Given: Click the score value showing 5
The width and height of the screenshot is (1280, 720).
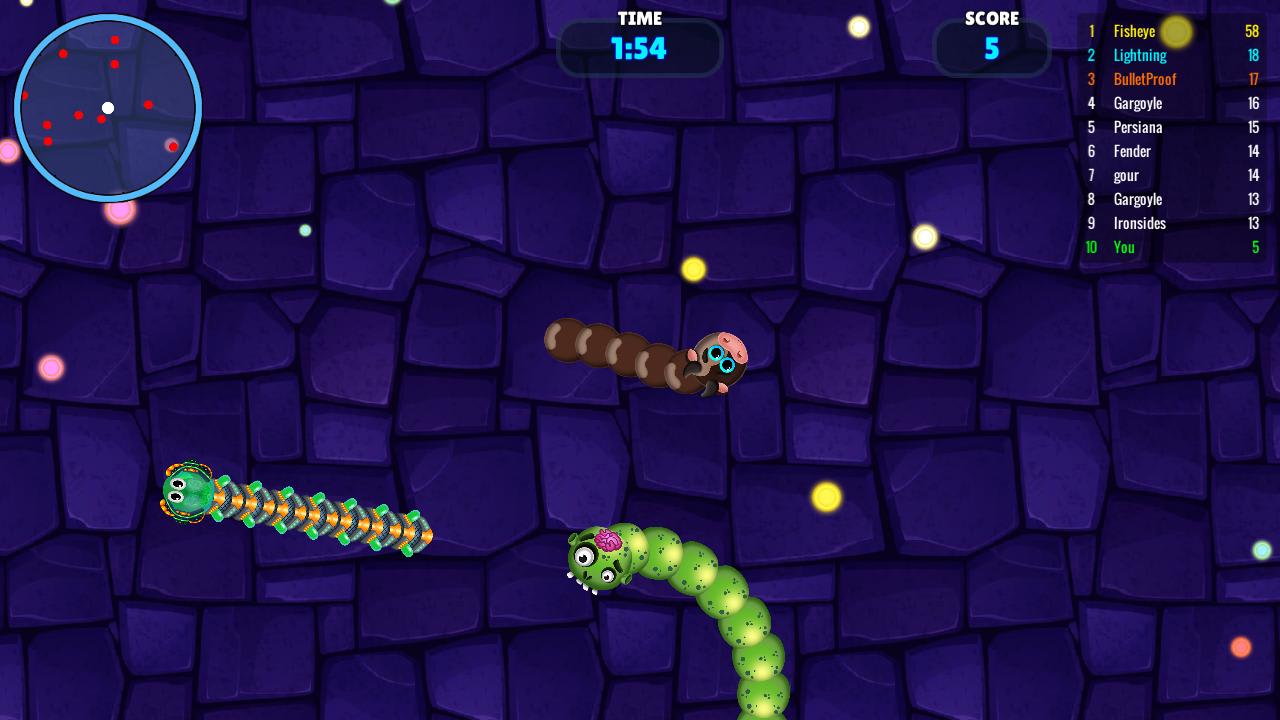Looking at the screenshot, I should [991, 50].
